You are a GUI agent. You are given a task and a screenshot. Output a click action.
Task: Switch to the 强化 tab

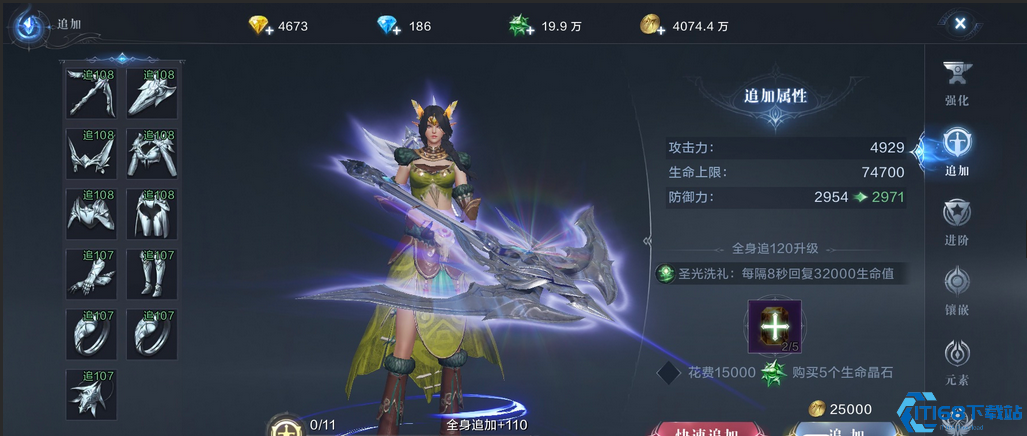(957, 83)
